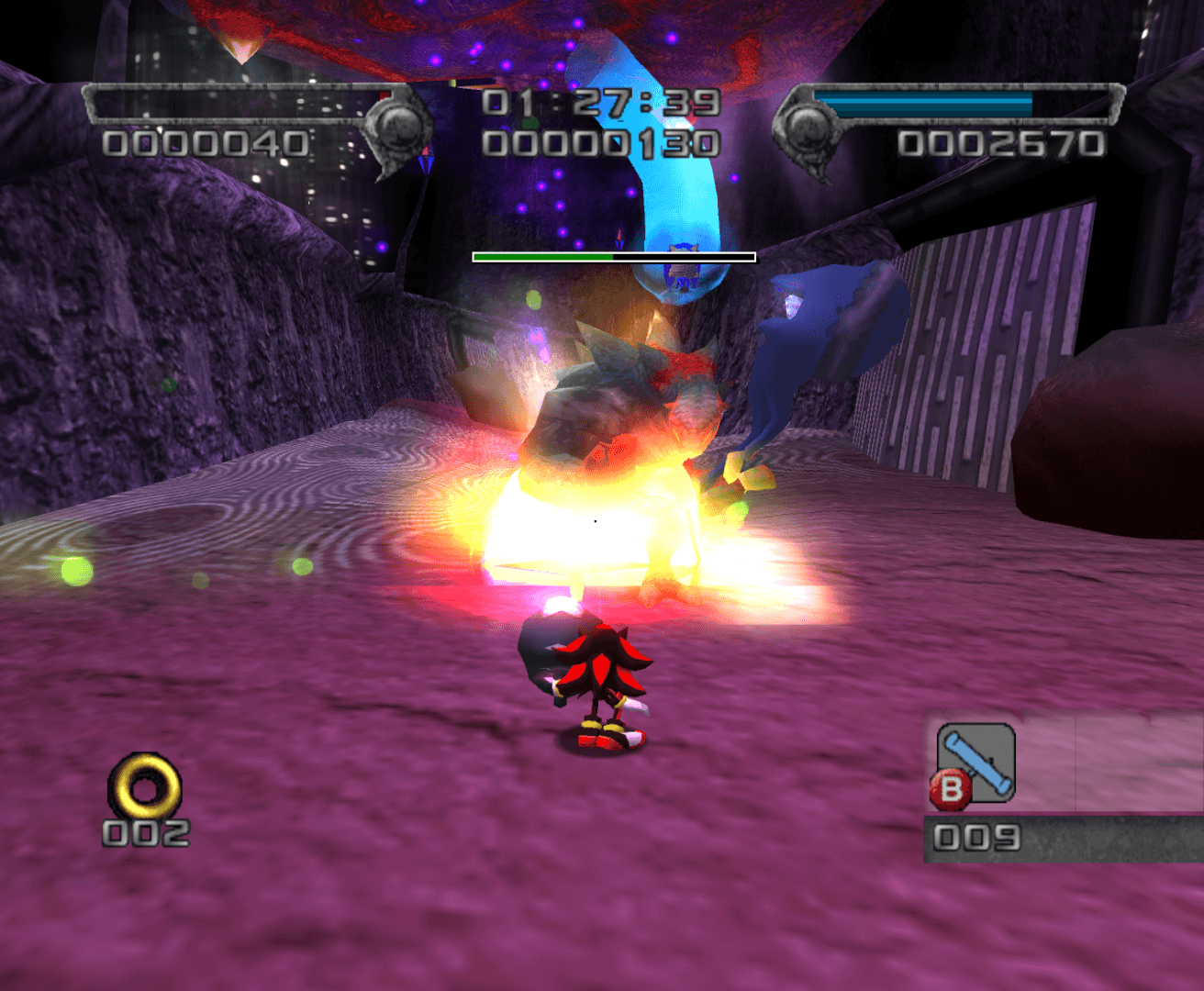Click Shadow the Hedgehog character
The image size is (1204, 991).
tap(596, 679)
